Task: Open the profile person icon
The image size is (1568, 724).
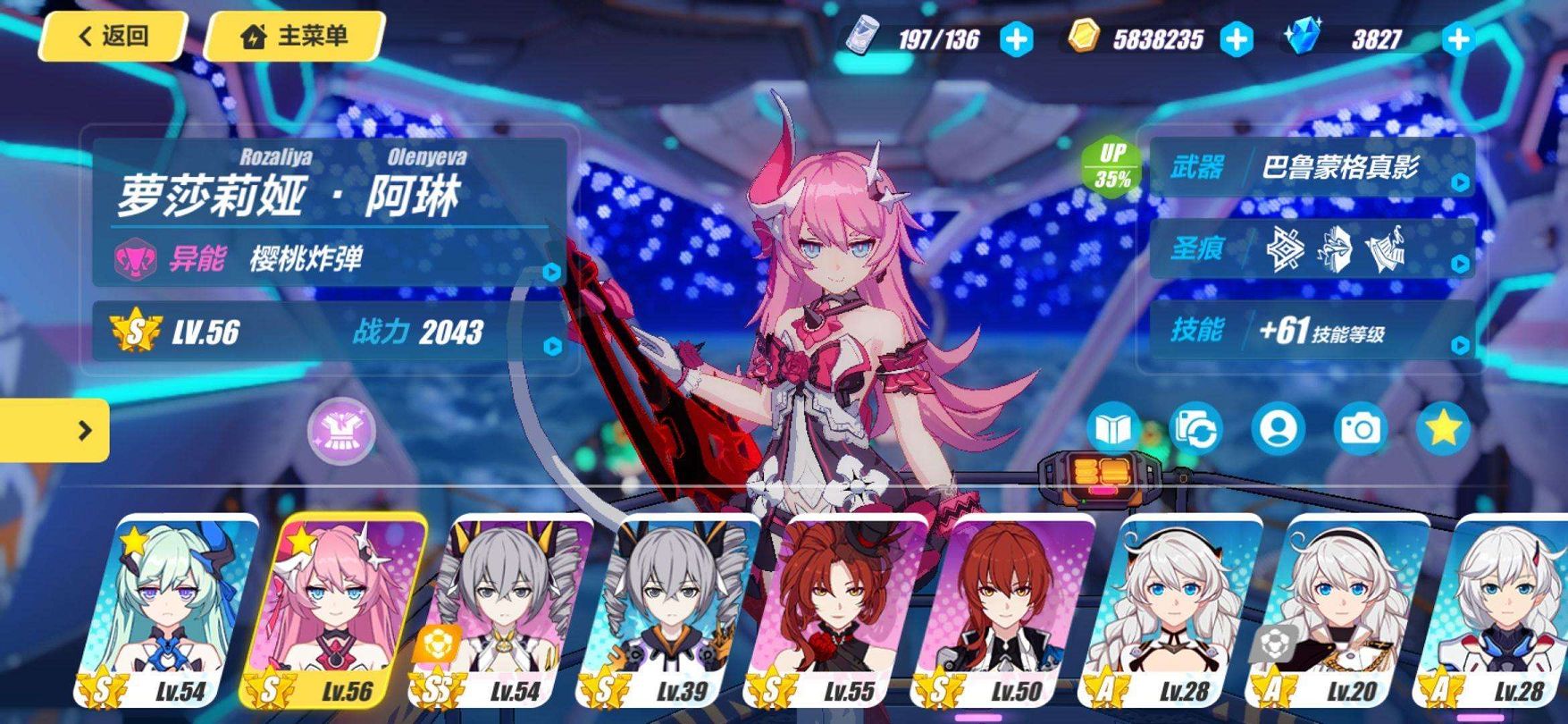Action: (1278, 430)
